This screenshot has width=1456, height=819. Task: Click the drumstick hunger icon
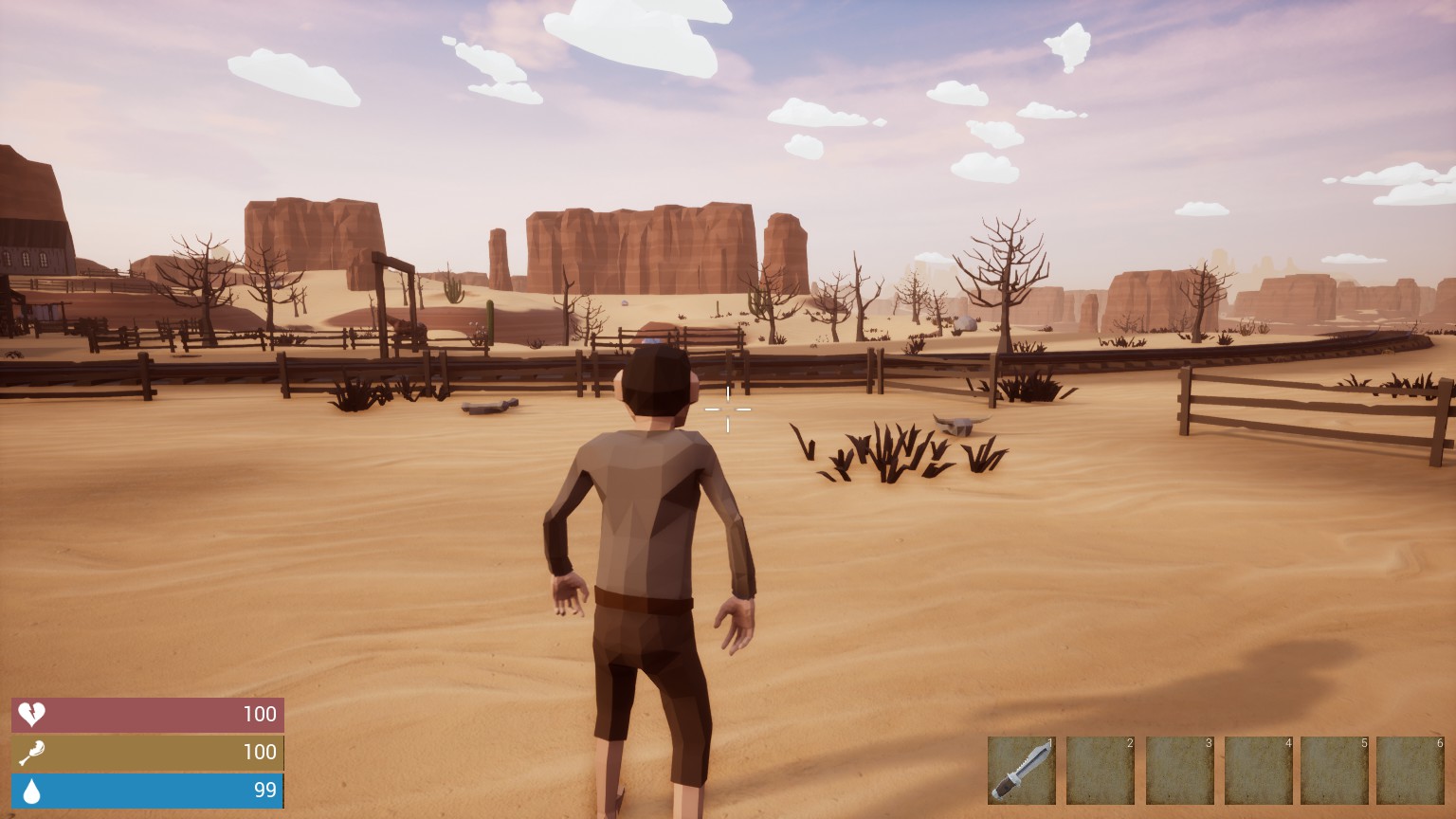coord(31,753)
